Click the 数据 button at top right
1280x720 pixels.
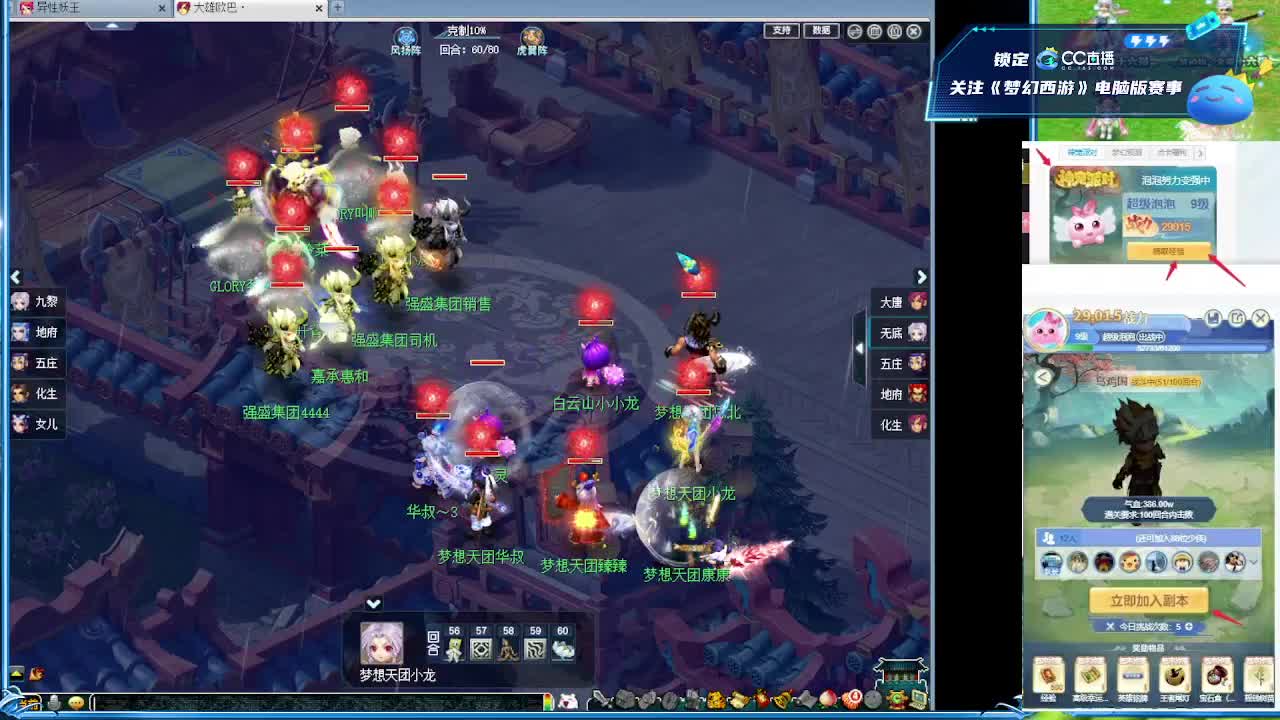(820, 31)
